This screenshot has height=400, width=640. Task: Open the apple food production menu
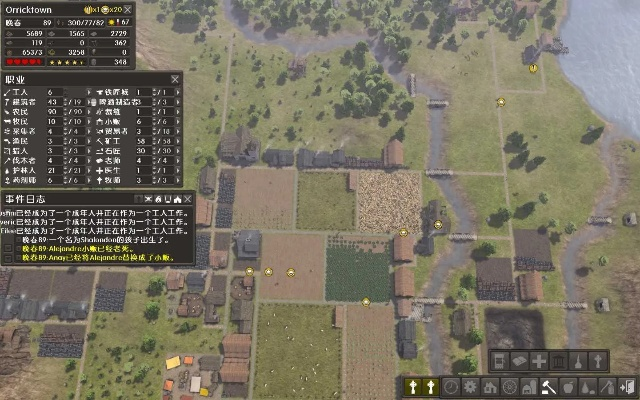[567, 386]
